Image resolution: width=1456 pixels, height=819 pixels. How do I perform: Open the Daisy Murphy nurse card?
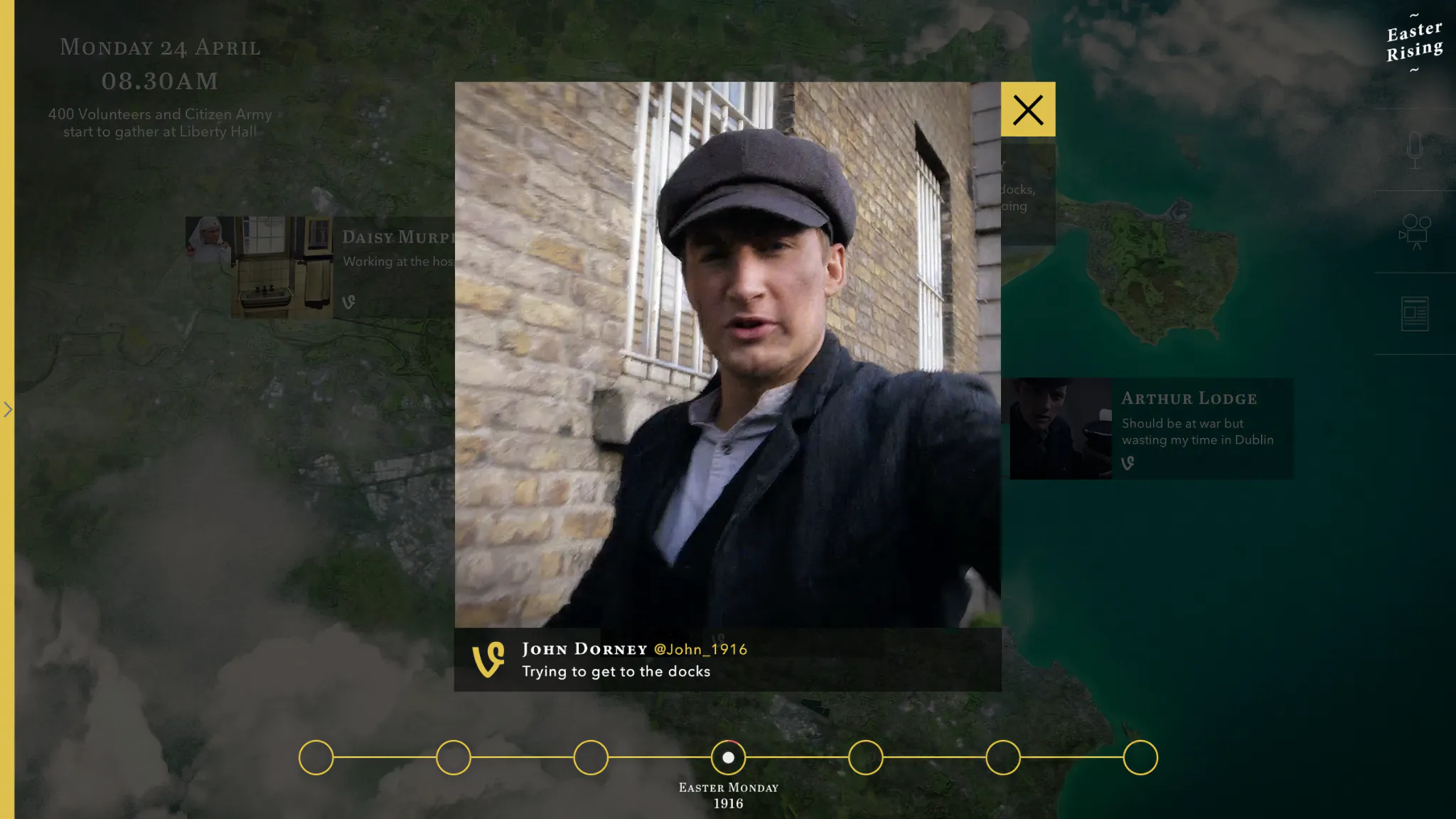point(320,267)
